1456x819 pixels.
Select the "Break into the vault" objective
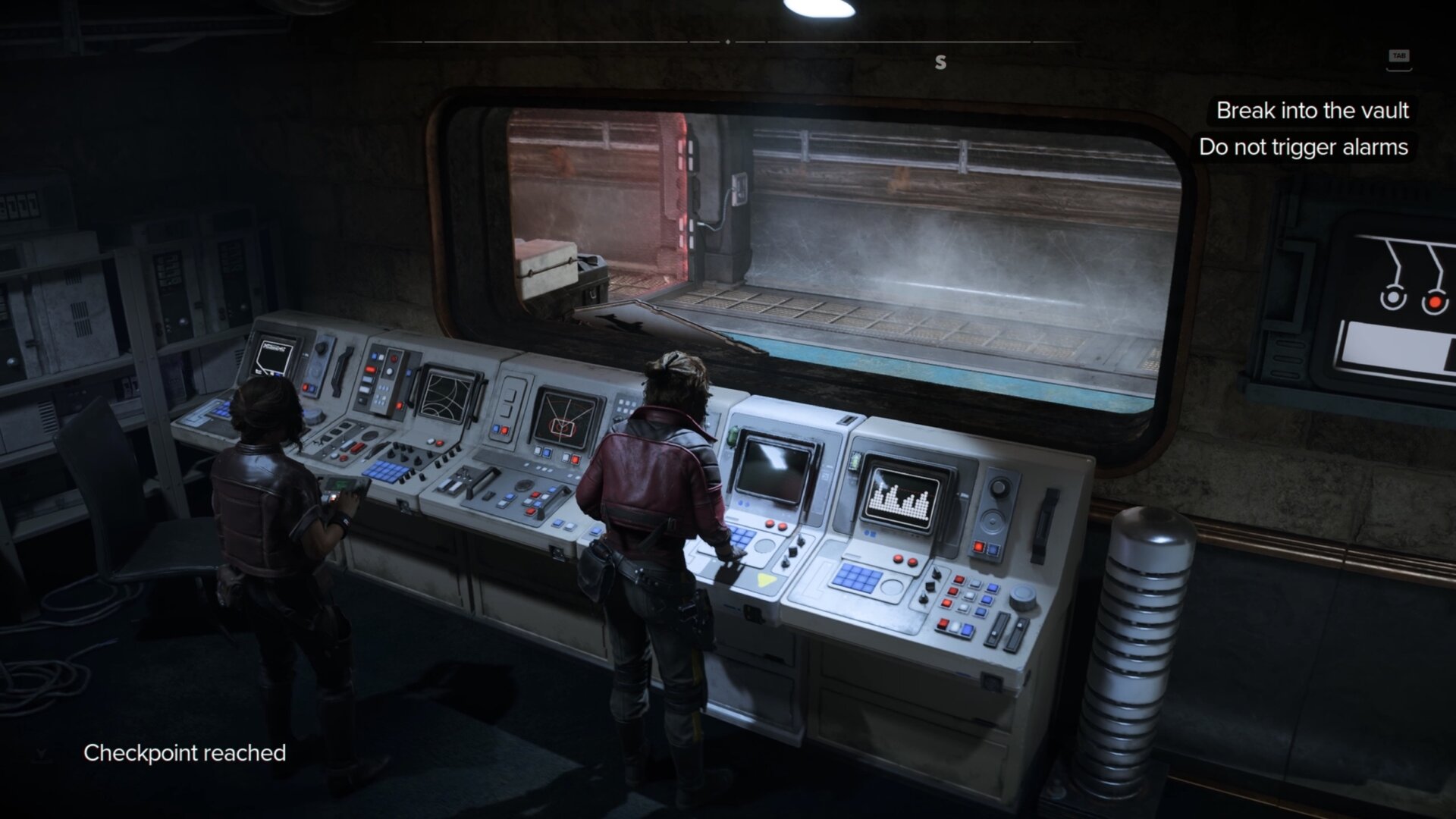pos(1312,111)
